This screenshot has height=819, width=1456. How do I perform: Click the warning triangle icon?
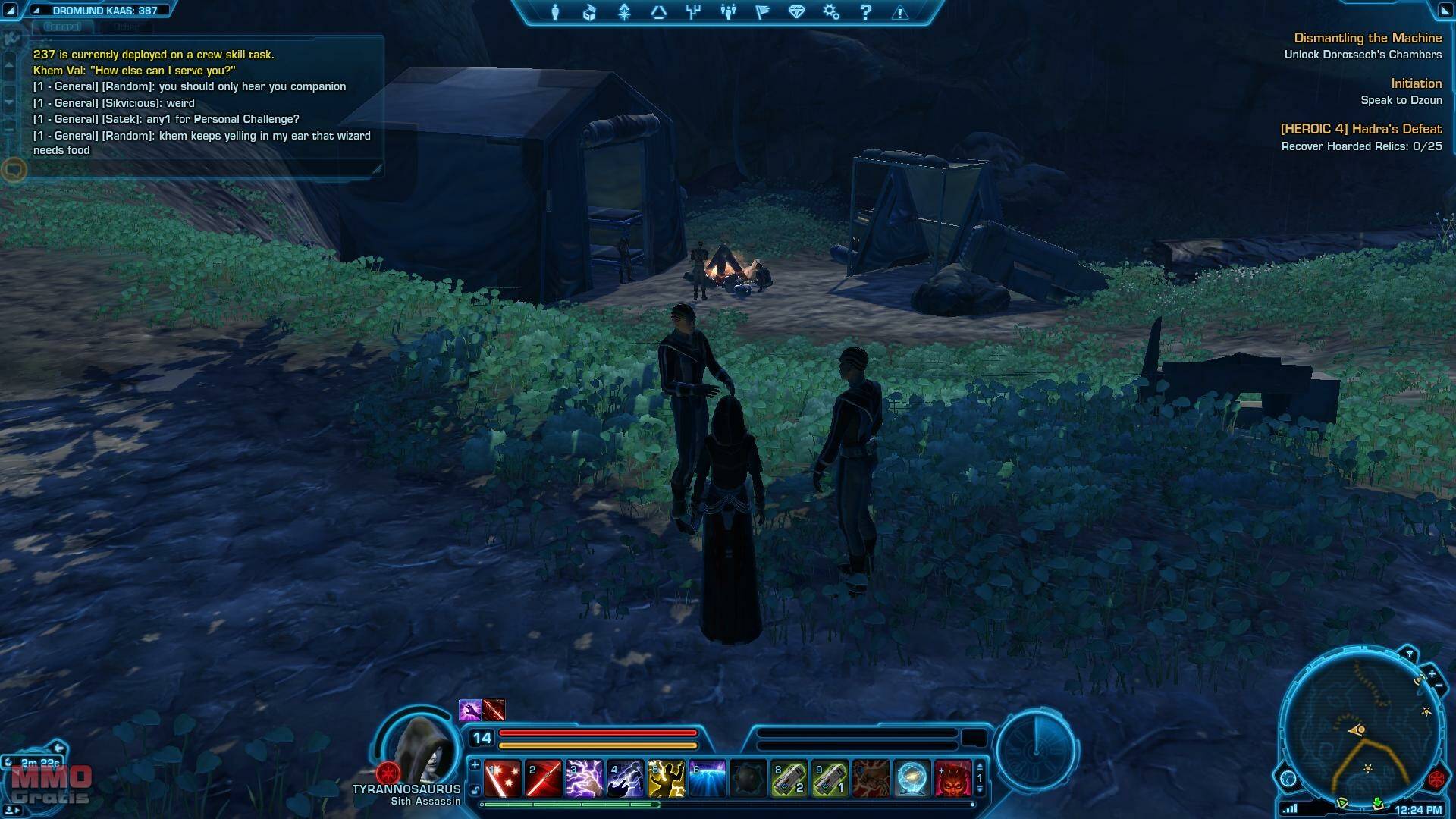coord(900,13)
